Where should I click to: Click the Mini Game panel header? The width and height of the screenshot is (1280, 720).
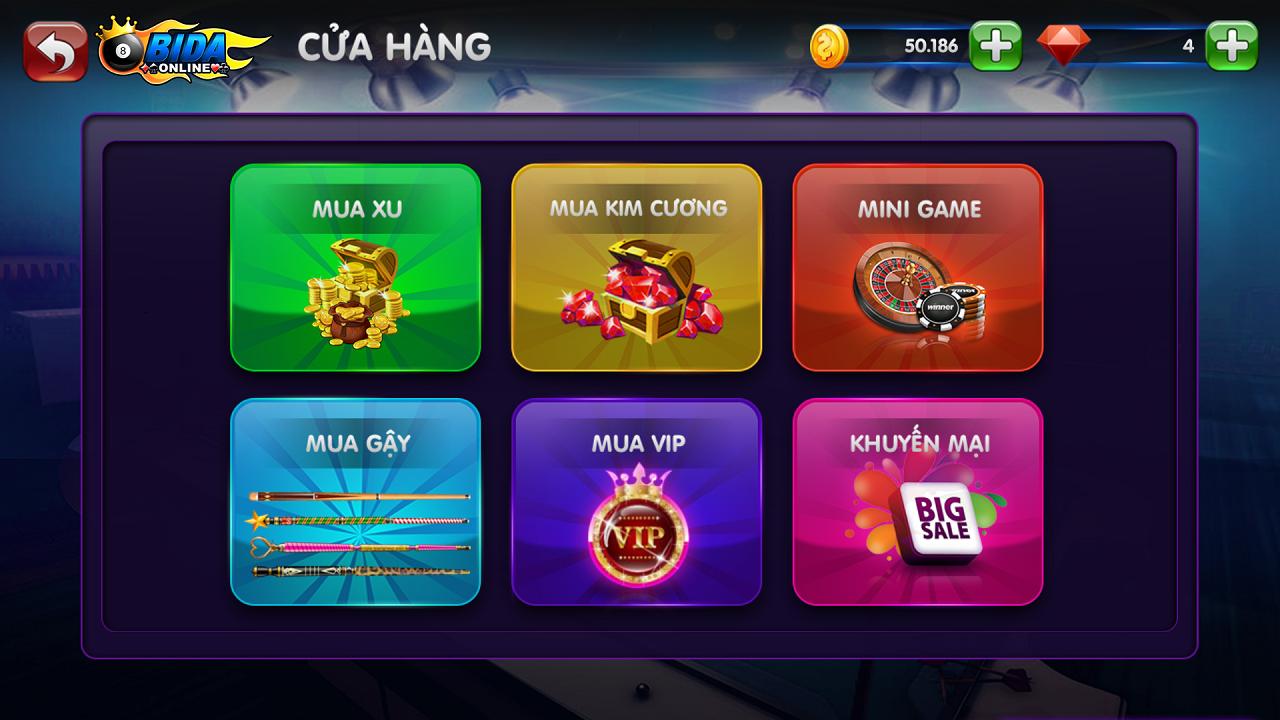click(918, 208)
